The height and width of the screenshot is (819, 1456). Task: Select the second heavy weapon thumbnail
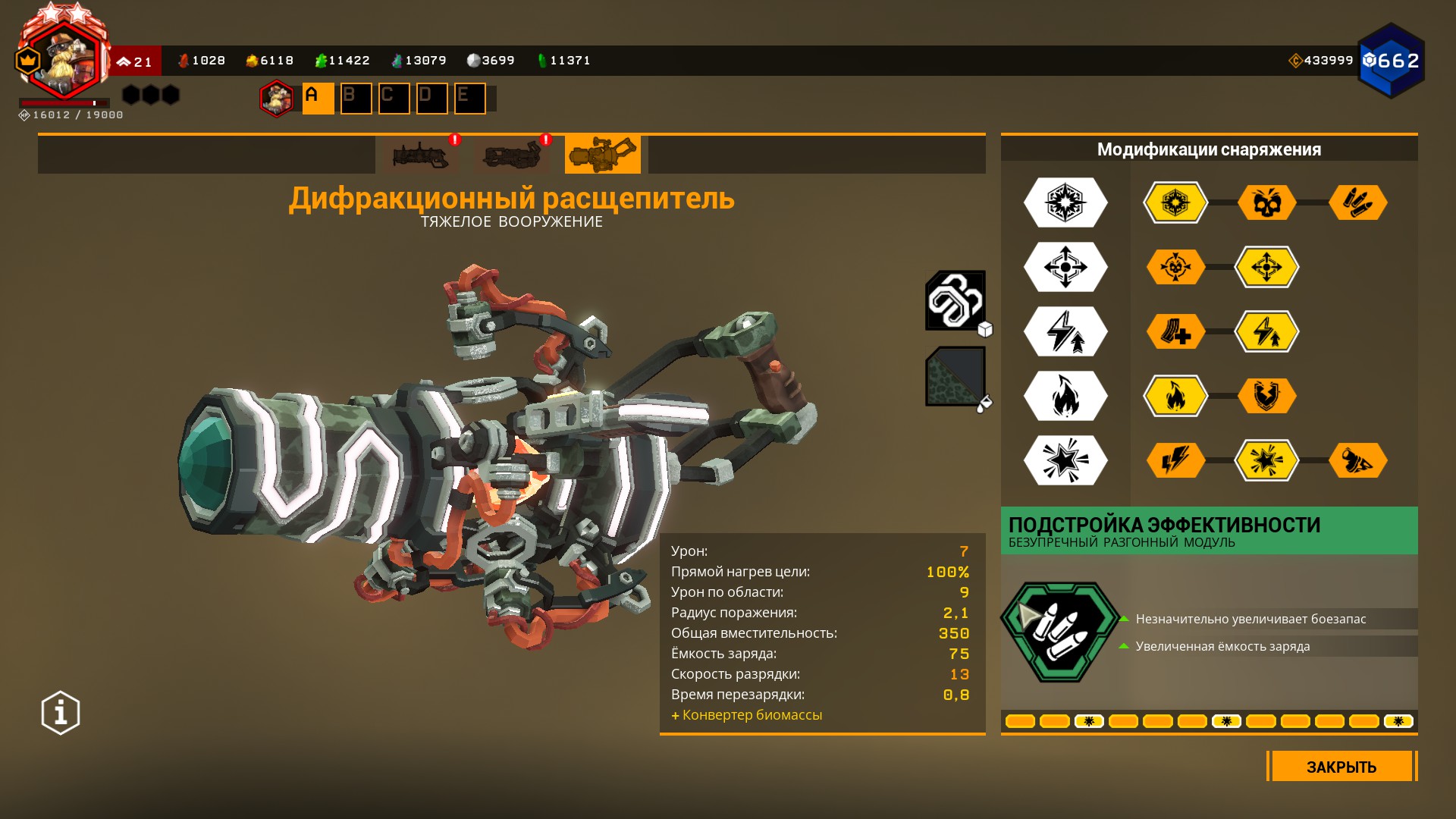[x=512, y=155]
